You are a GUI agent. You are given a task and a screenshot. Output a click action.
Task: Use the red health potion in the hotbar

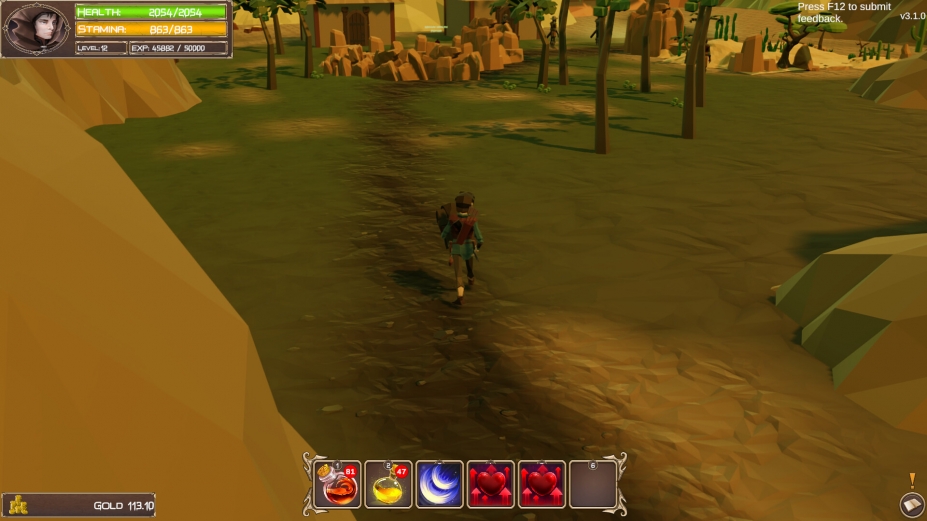pos(338,485)
